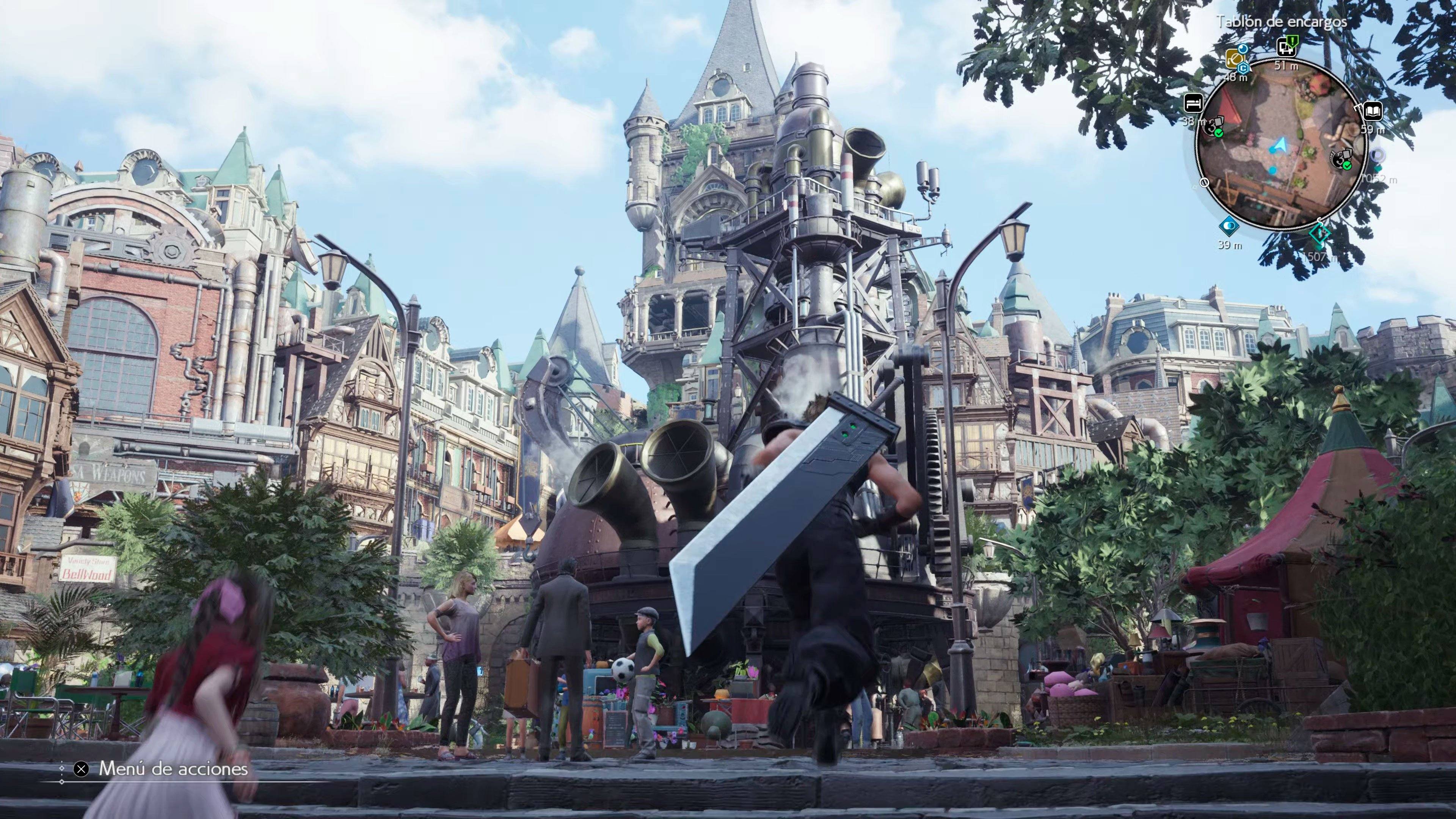Click the blue diamond marker at 39 m

click(1230, 225)
